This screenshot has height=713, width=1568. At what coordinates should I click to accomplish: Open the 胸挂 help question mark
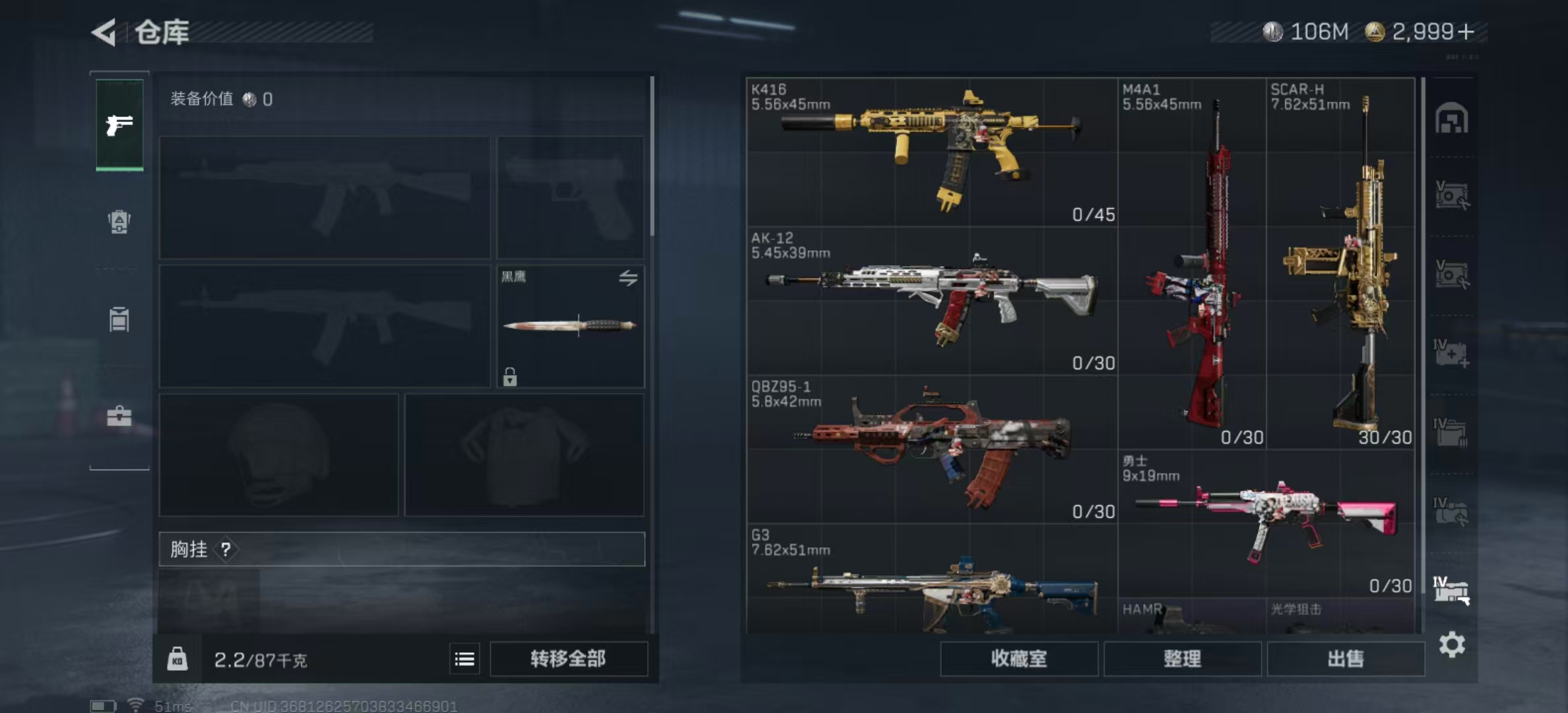click(x=226, y=549)
